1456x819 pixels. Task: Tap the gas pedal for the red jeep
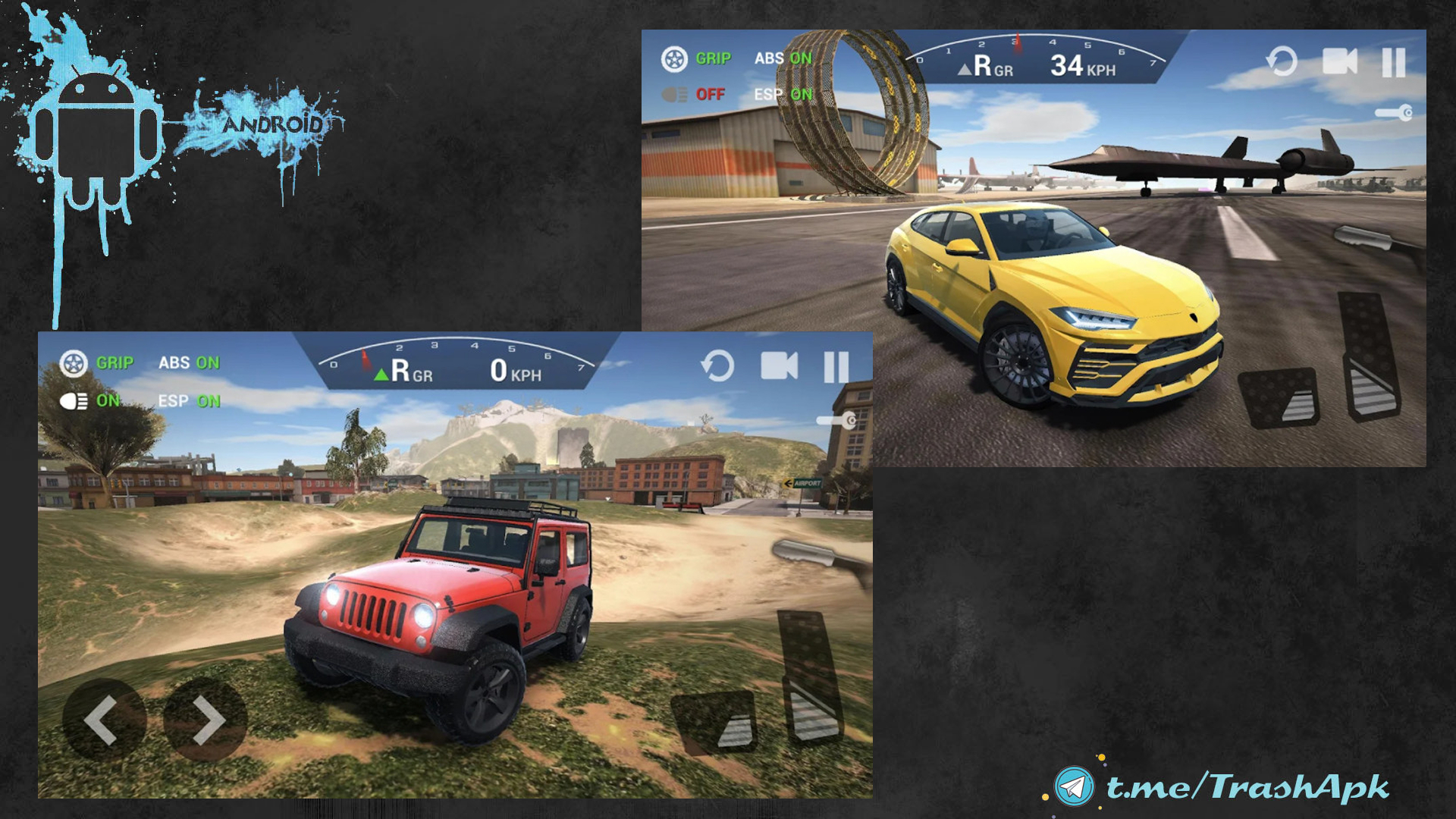coord(810,675)
